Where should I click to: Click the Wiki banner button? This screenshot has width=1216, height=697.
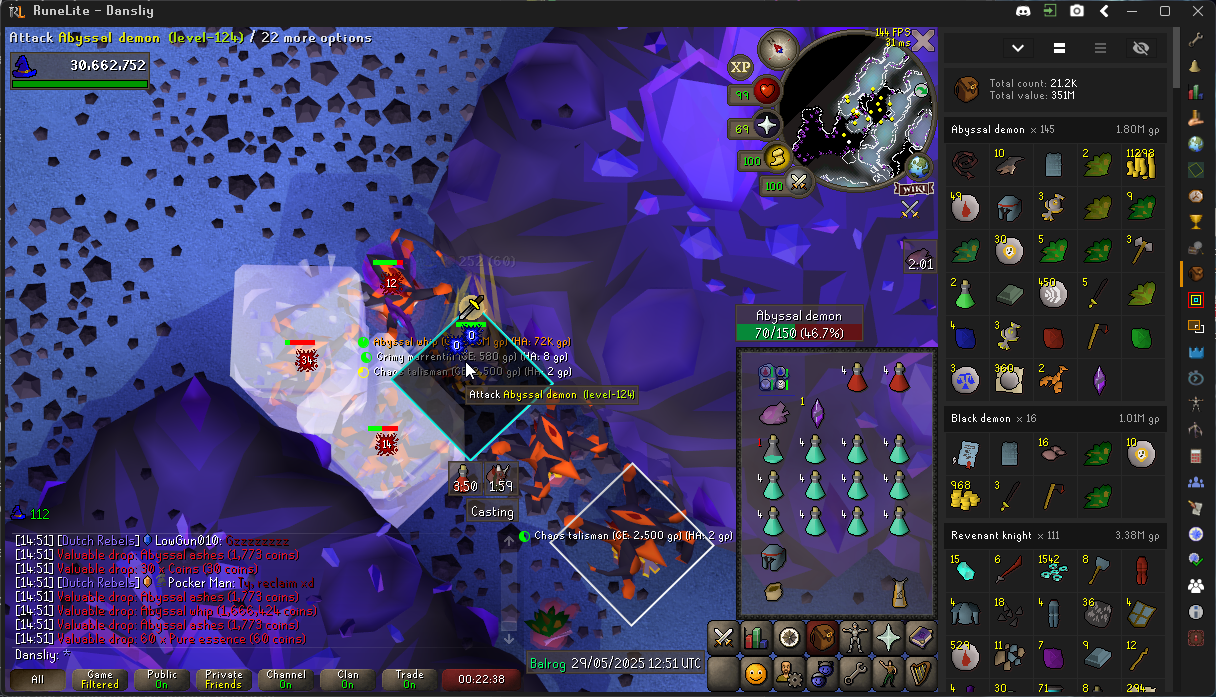coord(909,189)
